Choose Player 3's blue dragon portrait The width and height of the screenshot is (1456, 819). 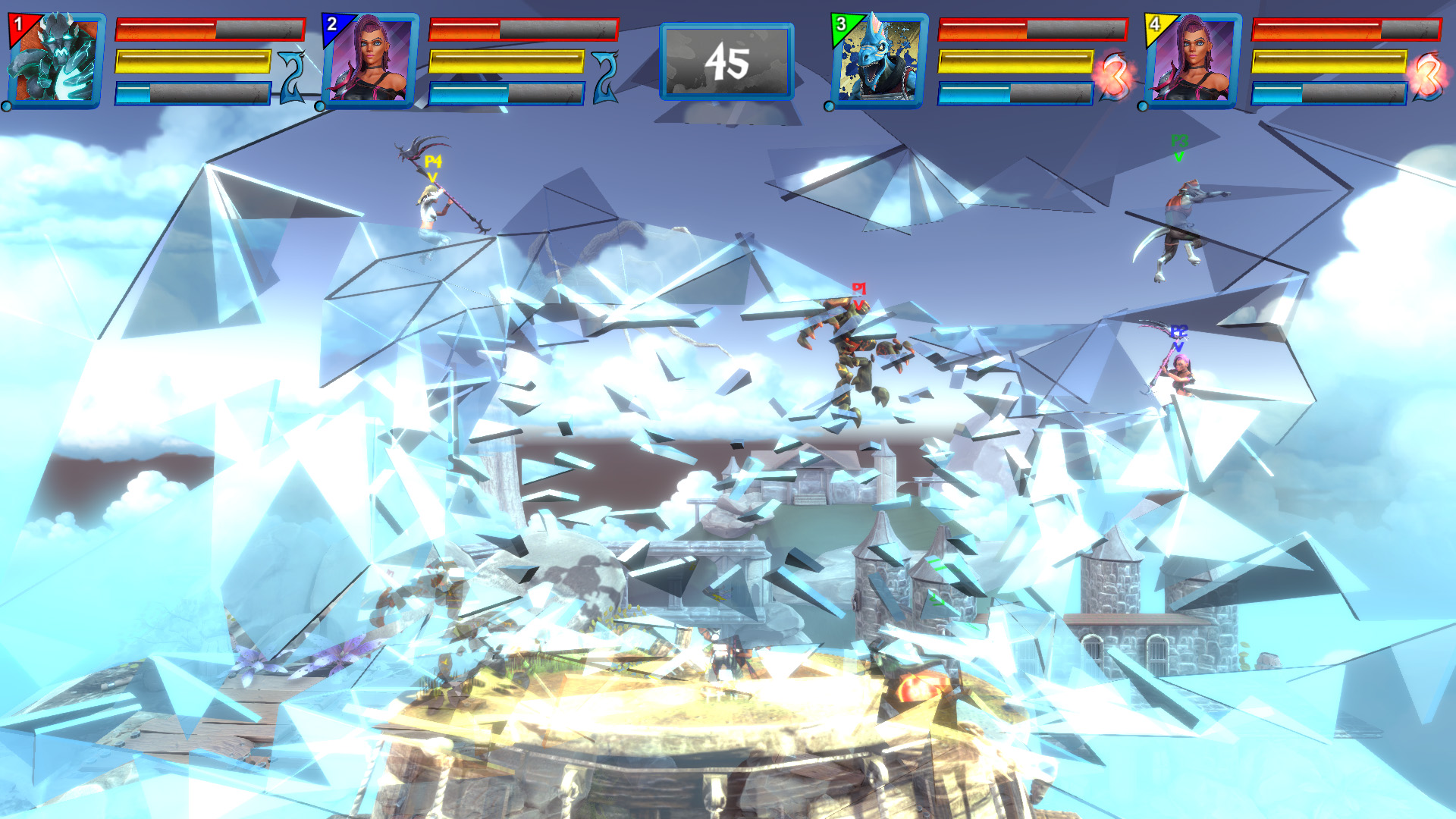(x=879, y=61)
